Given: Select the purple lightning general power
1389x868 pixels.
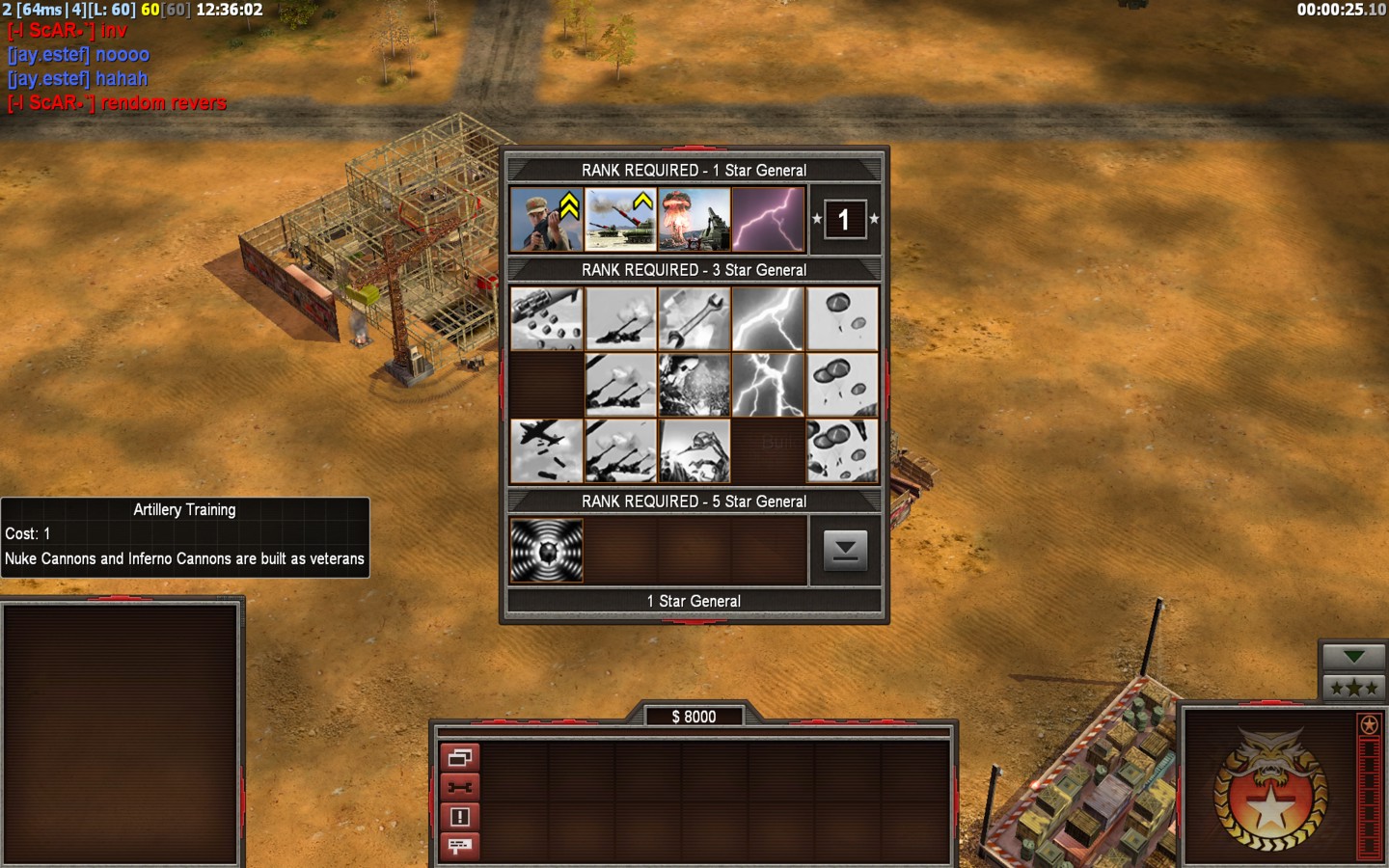Looking at the screenshot, I should pyautogui.click(x=768, y=219).
